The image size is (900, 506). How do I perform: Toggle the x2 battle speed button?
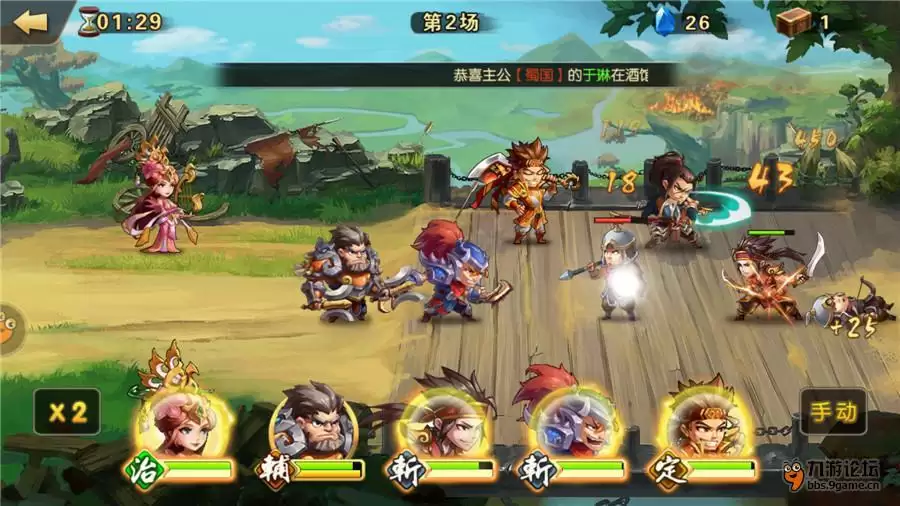(x=66, y=411)
